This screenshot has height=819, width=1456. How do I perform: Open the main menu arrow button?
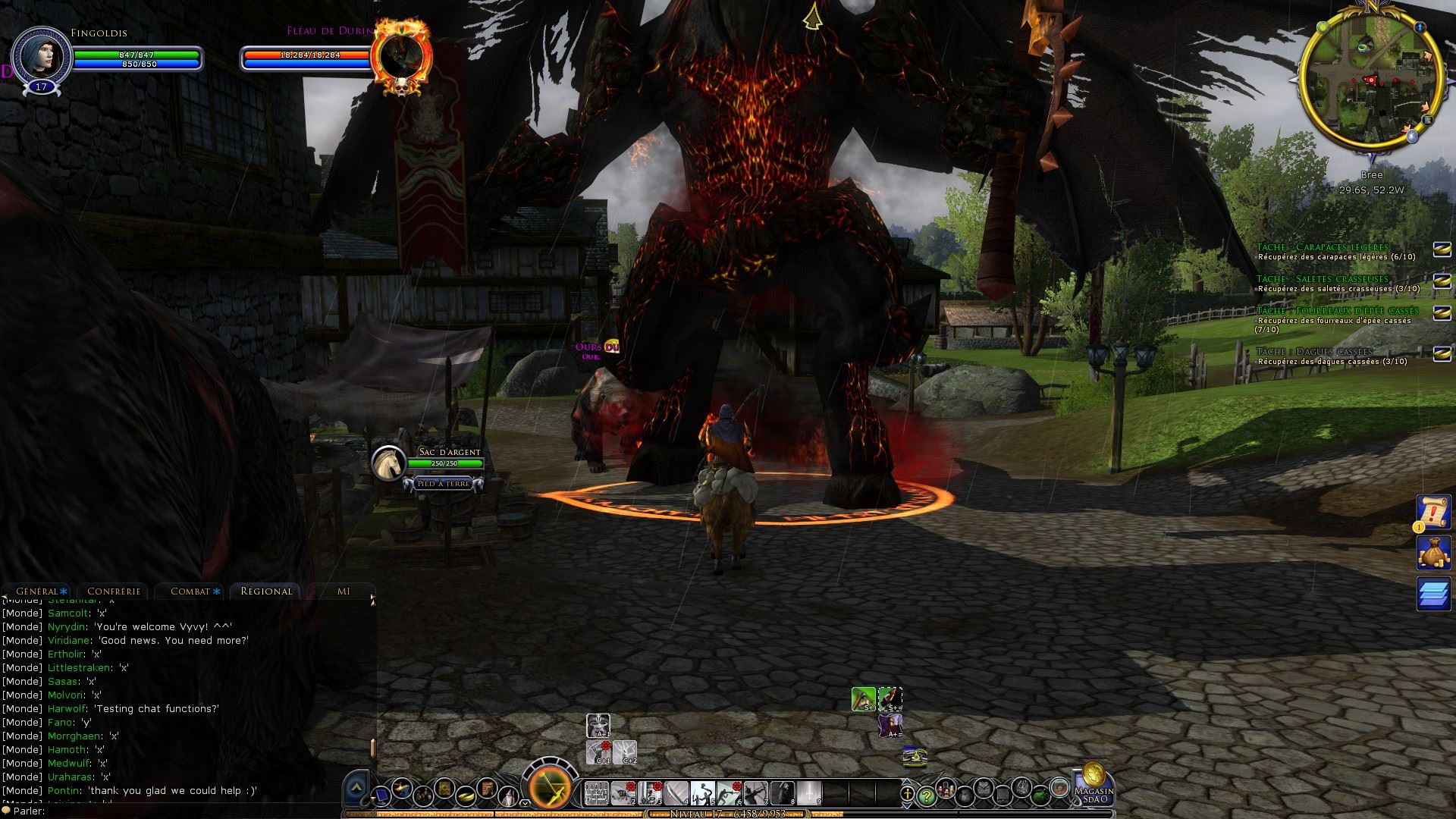coord(356,790)
